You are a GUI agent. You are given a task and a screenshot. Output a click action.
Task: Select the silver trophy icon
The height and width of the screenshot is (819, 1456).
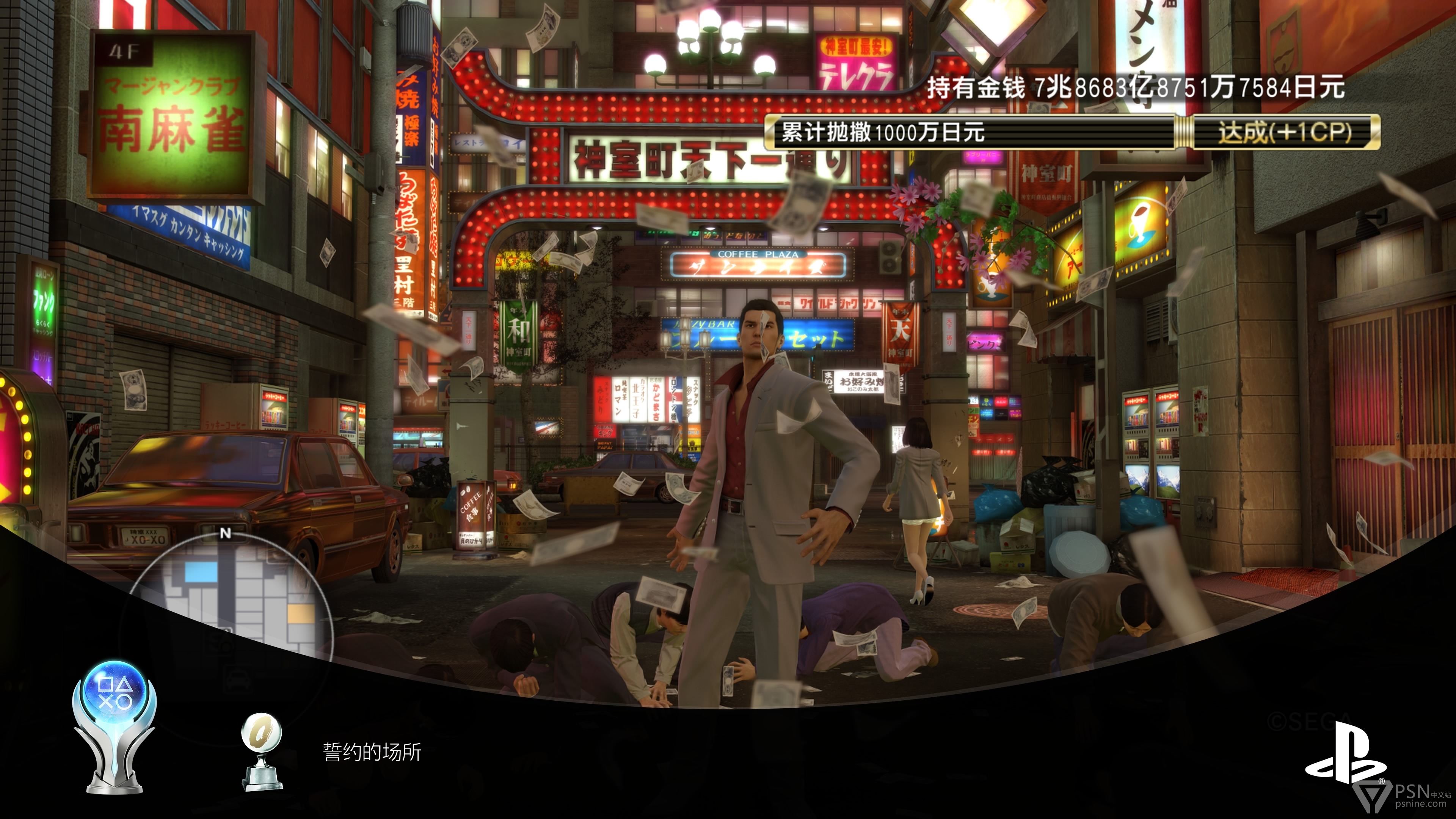(x=261, y=751)
